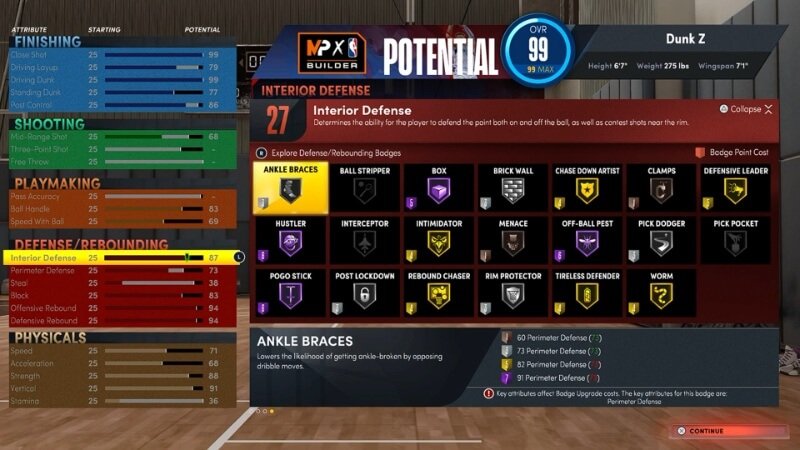Pick the Brick Wall badge
The image size is (800, 450).
click(x=513, y=188)
